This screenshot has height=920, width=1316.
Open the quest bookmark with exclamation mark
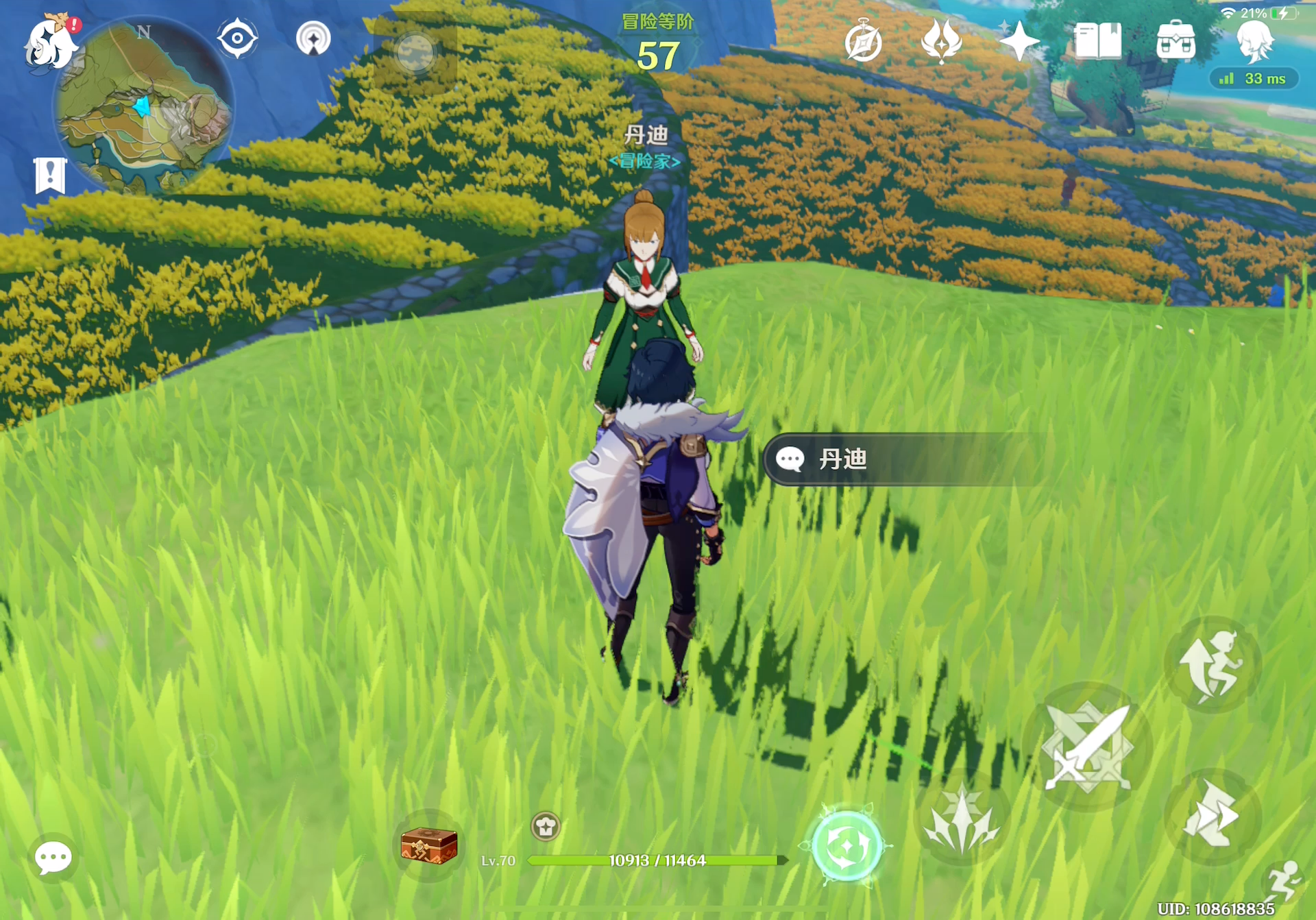pos(50,175)
